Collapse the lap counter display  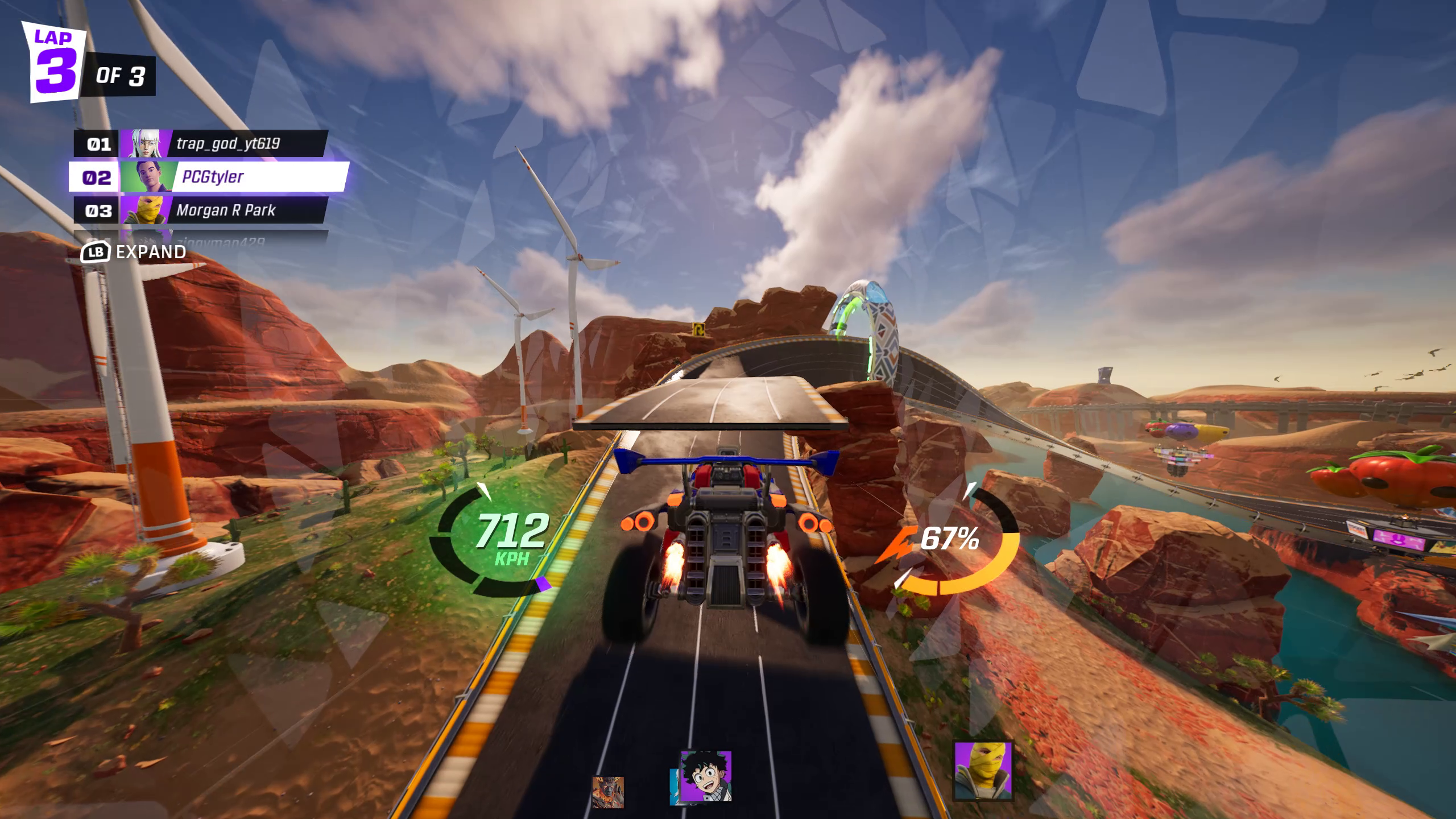[x=54, y=60]
